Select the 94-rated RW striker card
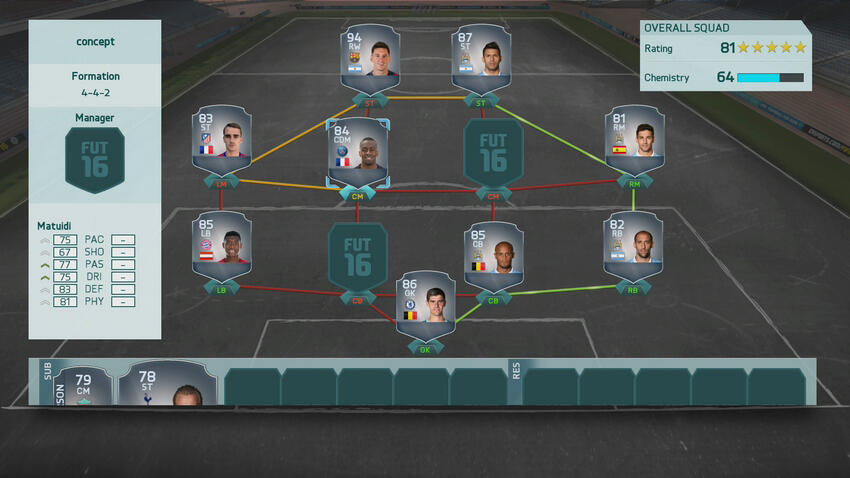This screenshot has height=478, width=850. tap(370, 59)
